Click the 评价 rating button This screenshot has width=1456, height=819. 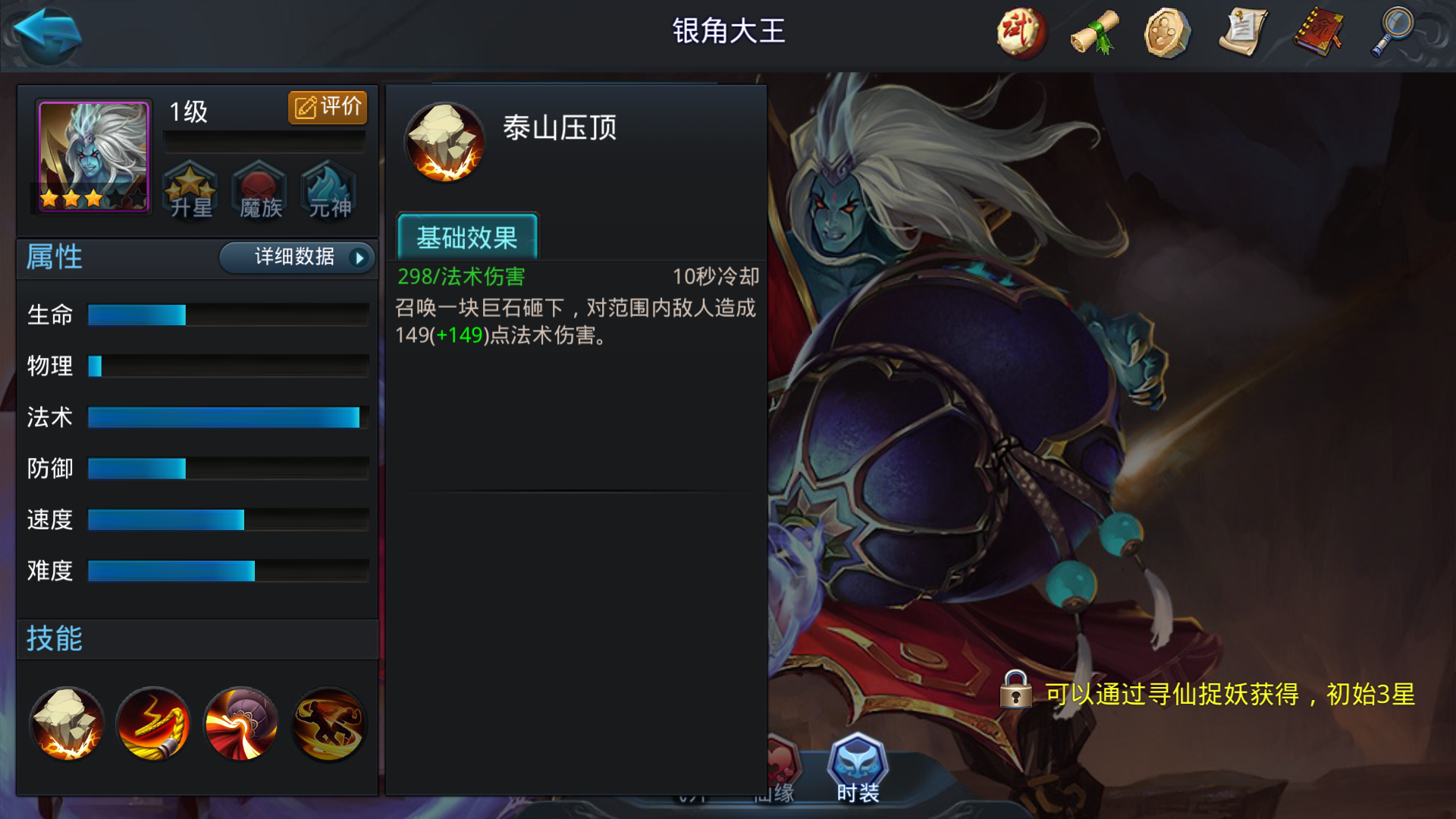(327, 107)
